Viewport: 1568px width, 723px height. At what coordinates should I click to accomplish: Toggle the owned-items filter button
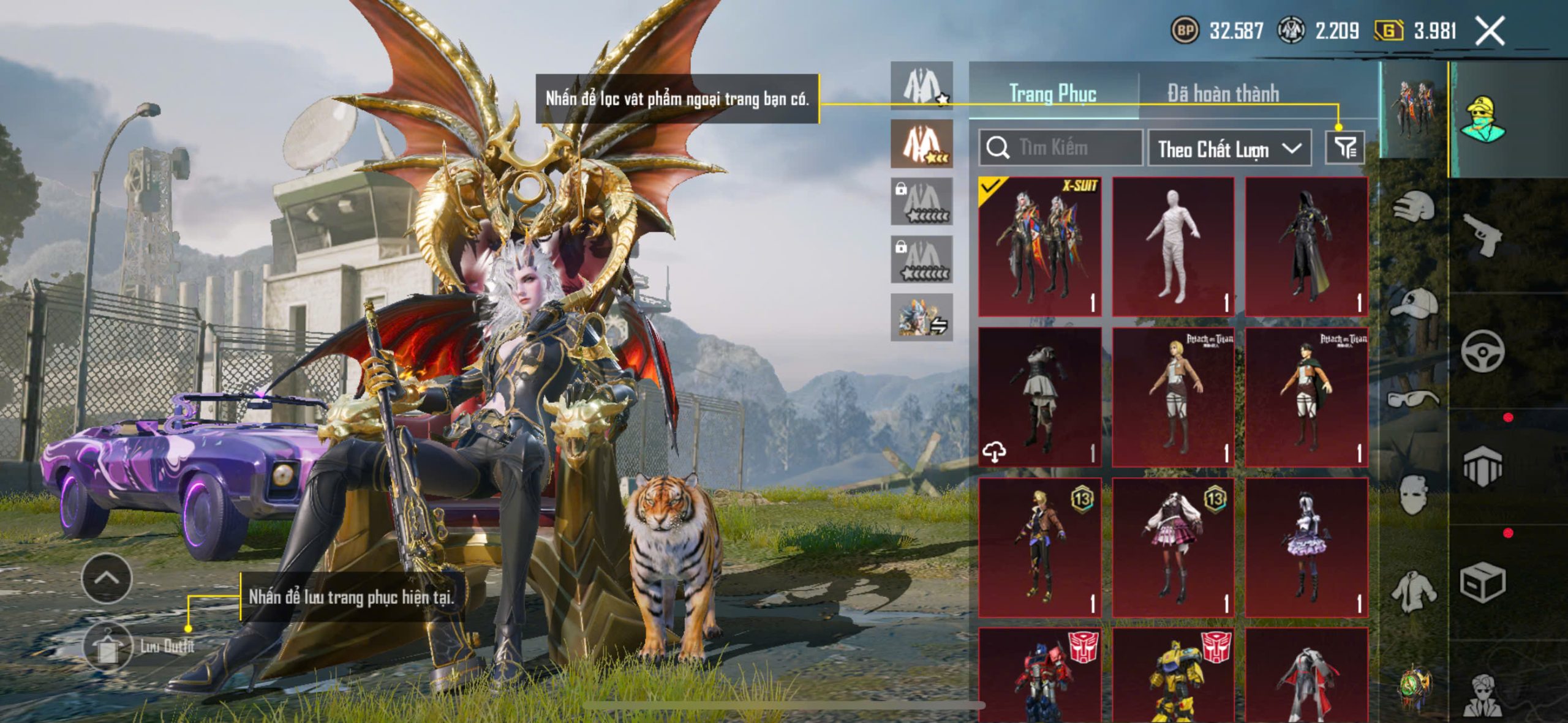coord(1344,148)
